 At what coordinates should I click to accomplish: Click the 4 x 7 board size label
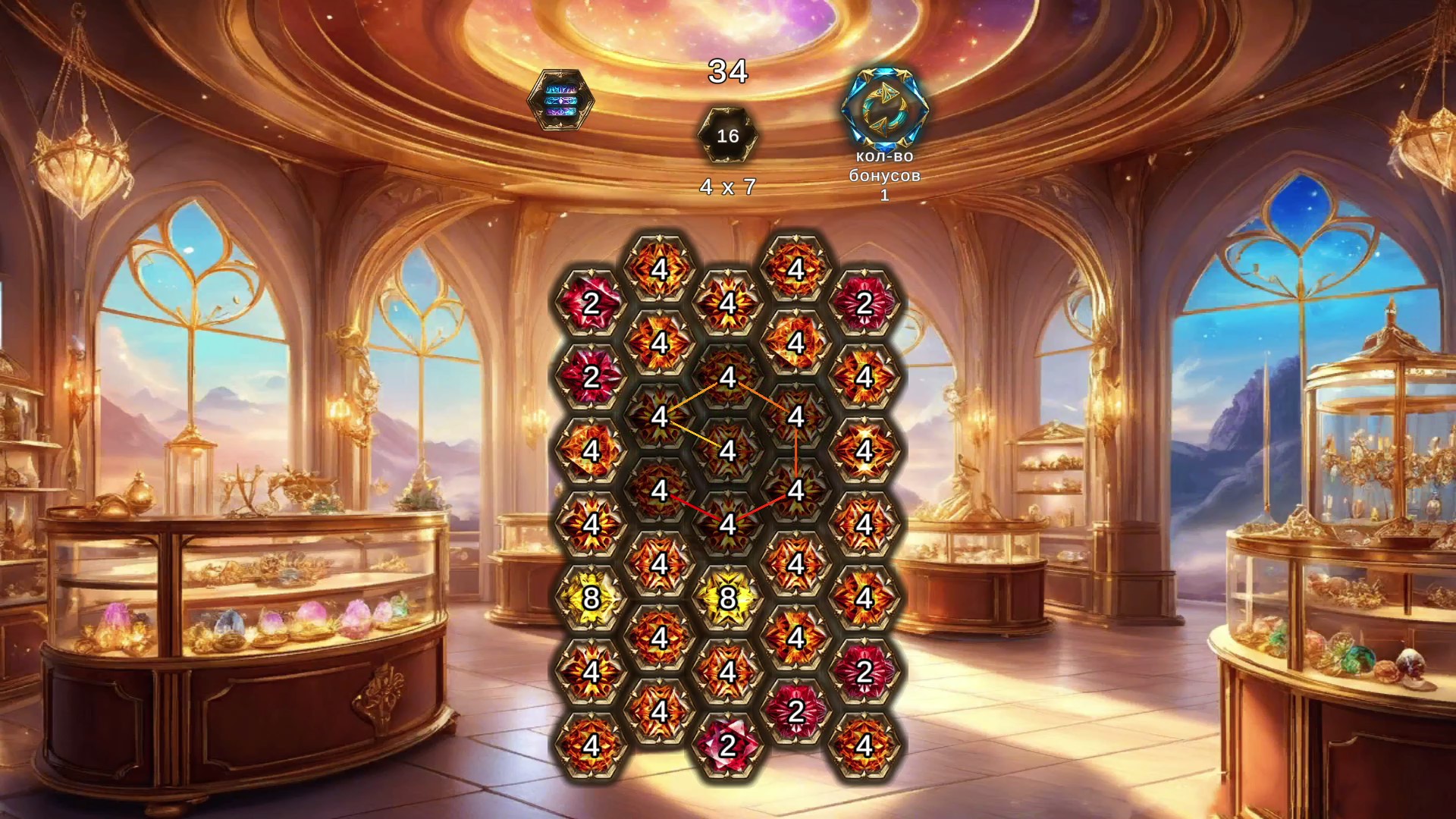[x=727, y=184]
